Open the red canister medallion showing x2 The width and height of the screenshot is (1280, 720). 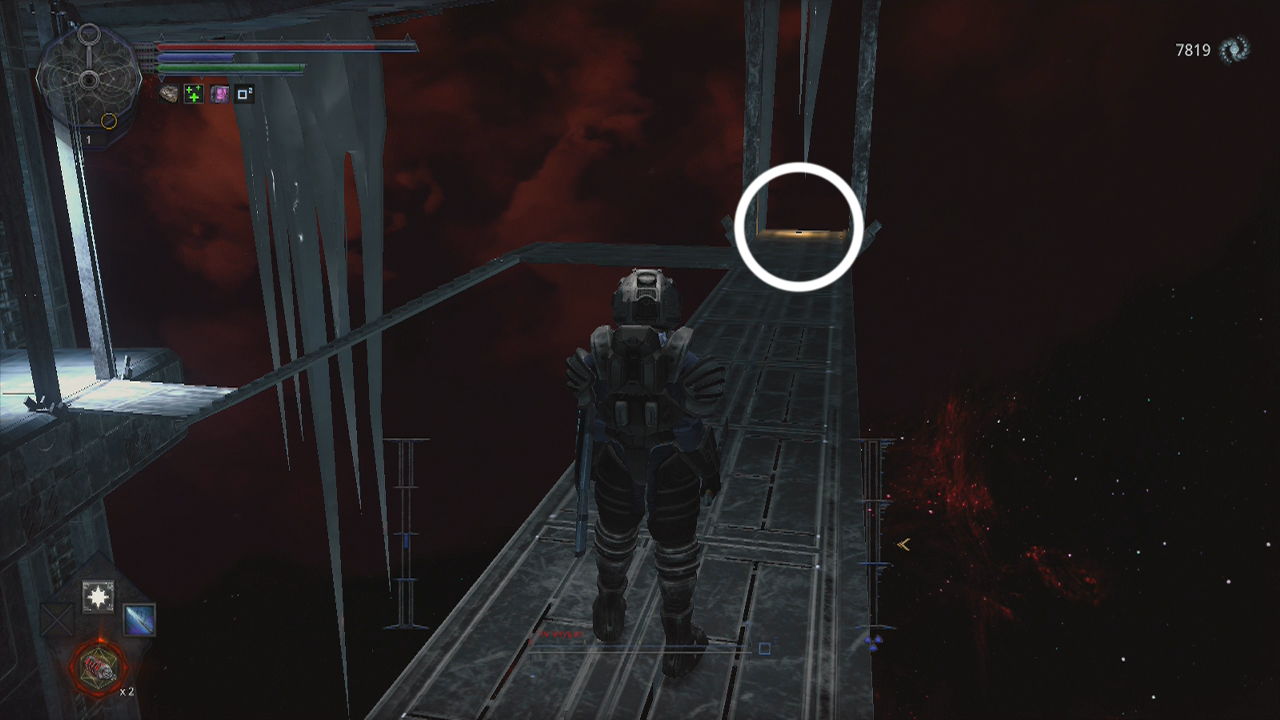point(99,667)
